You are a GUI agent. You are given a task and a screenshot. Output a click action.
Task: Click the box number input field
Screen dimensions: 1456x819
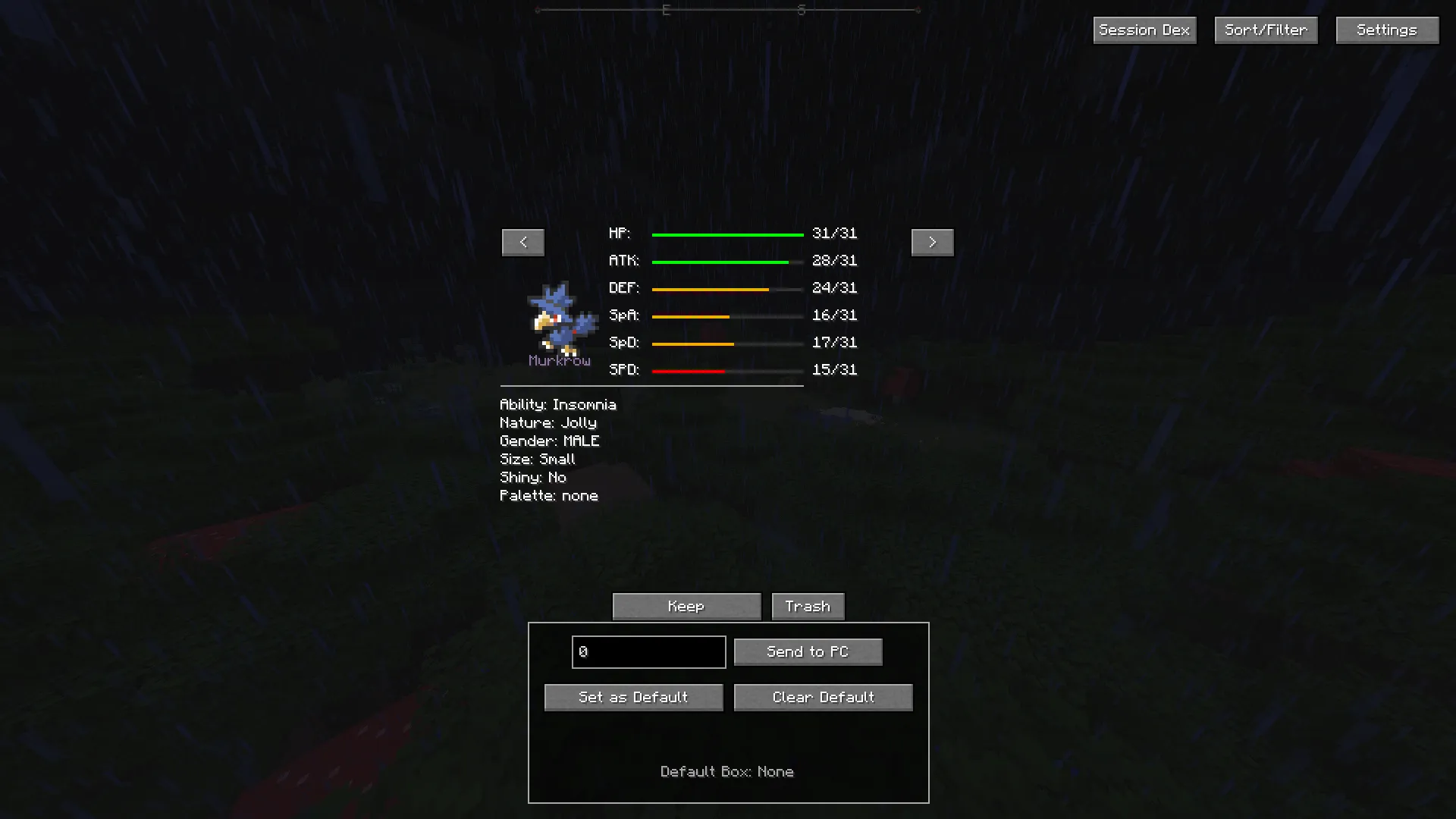[x=648, y=651]
